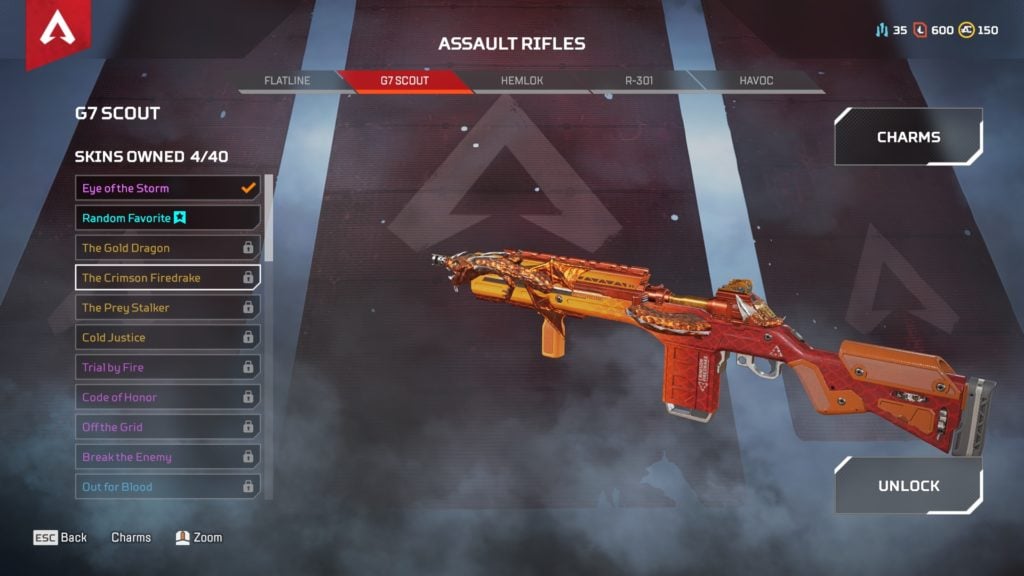Equip the Eye of the Storm skin
This screenshot has width=1024, height=576.
pos(167,188)
